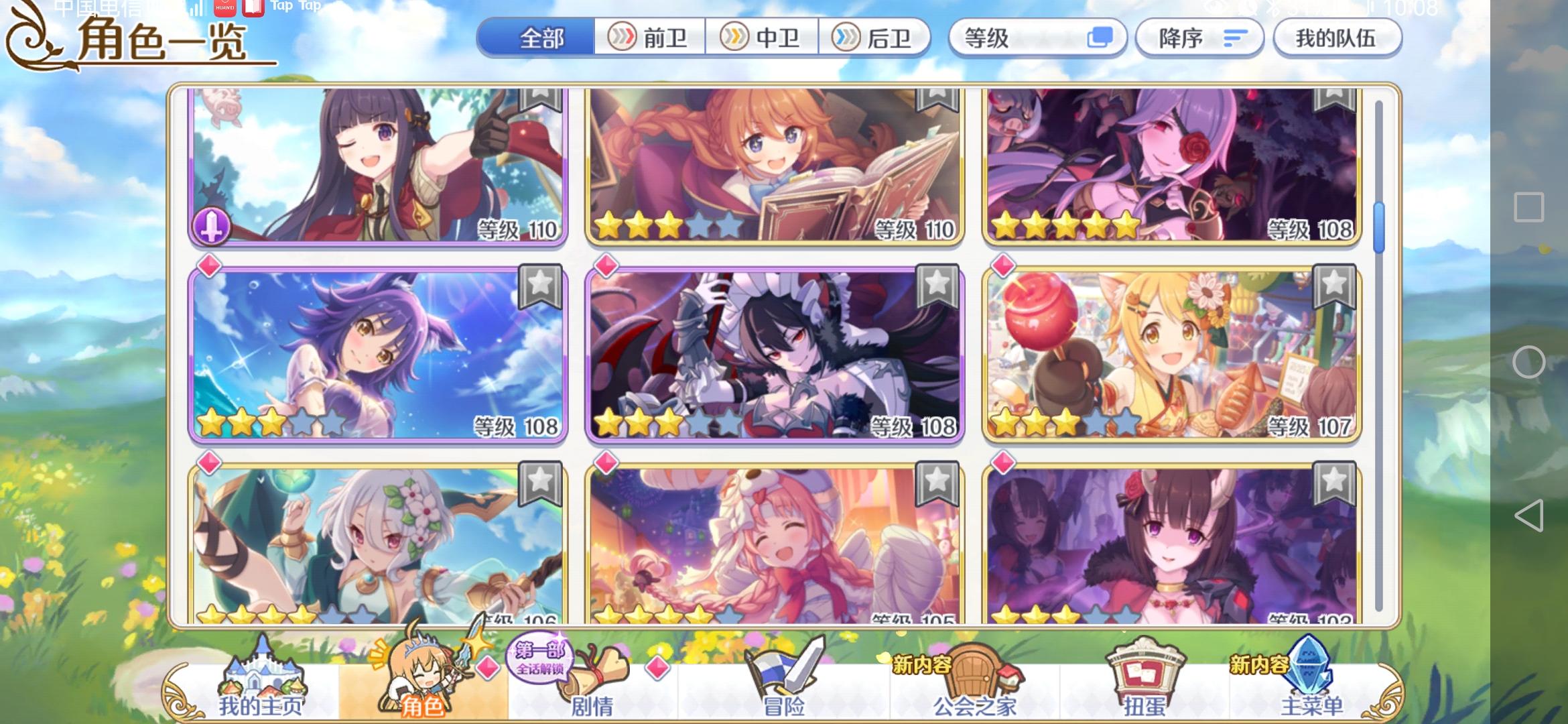This screenshot has width=1568, height=724.
Task: Open the 等级 sort criteria dropdown
Action: click(1037, 38)
